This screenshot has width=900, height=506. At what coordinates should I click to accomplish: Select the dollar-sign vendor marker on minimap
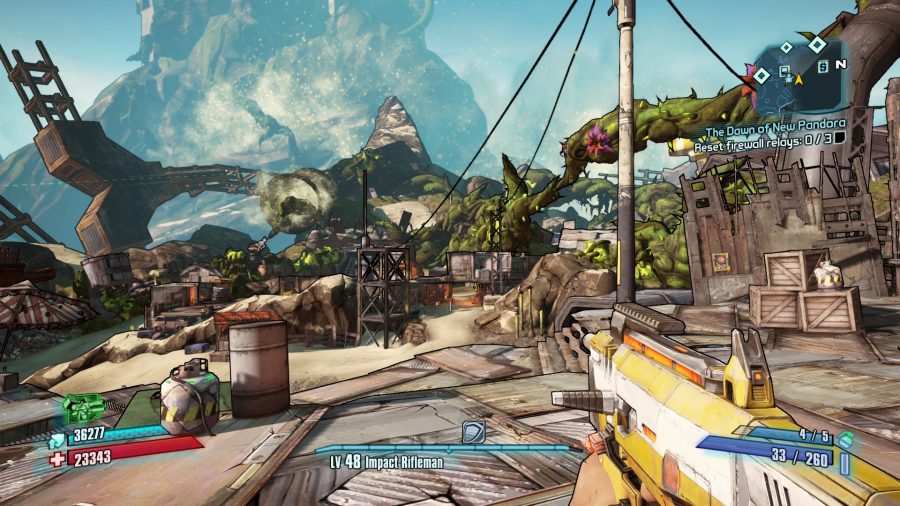point(820,66)
